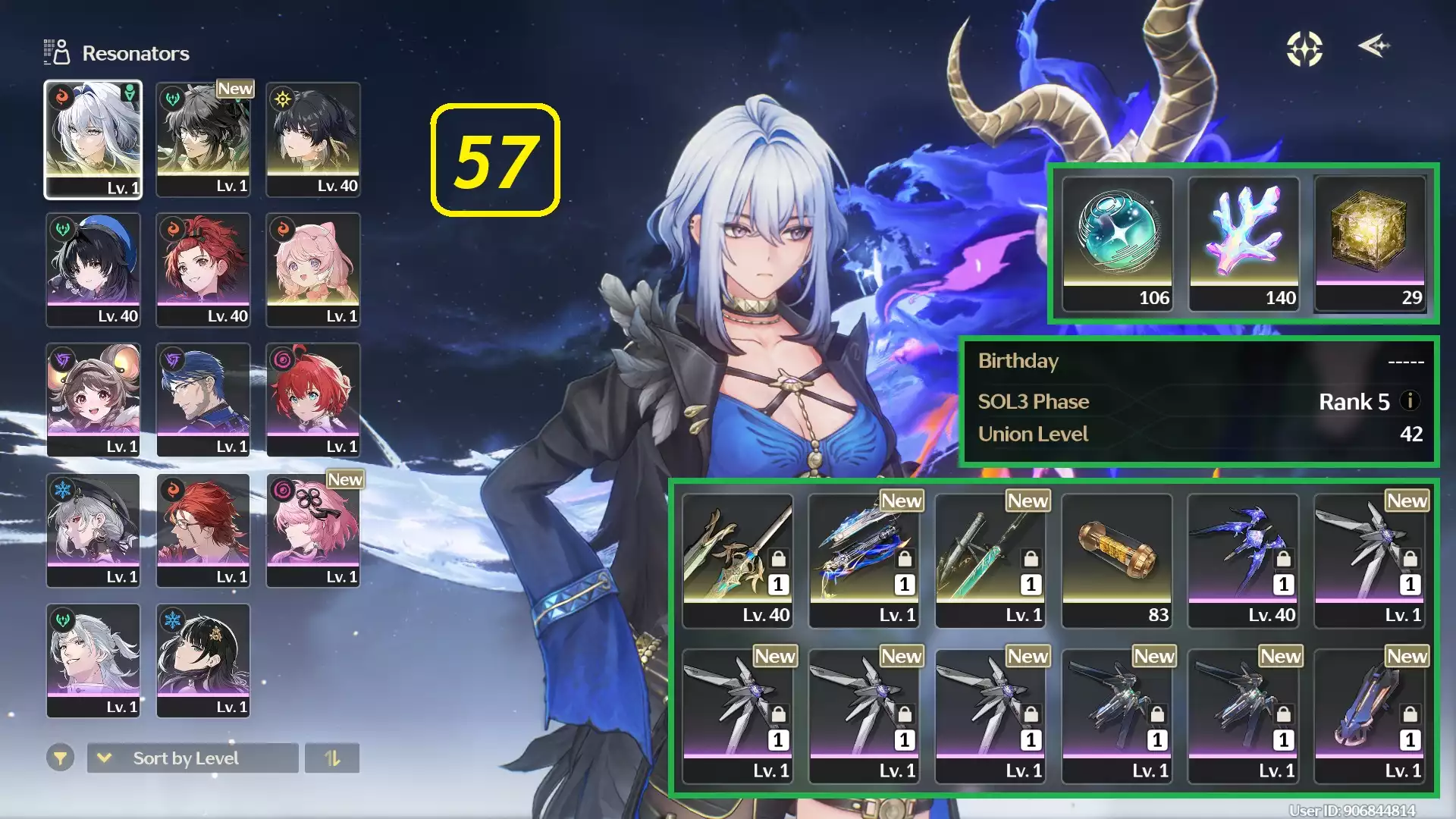Click the chevron inside Sort by Level

[106, 758]
